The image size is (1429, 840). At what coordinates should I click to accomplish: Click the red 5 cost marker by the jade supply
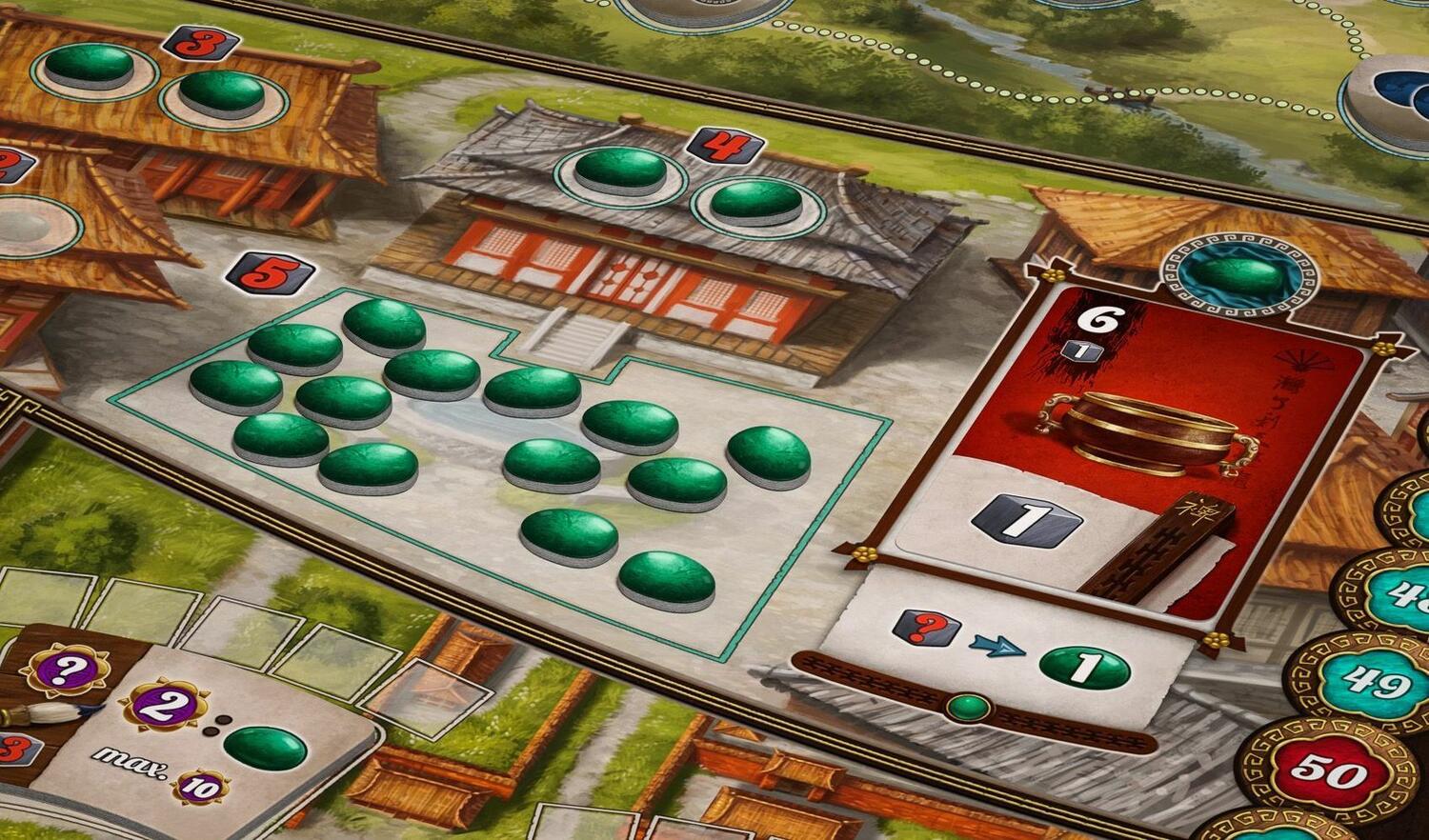(x=270, y=274)
